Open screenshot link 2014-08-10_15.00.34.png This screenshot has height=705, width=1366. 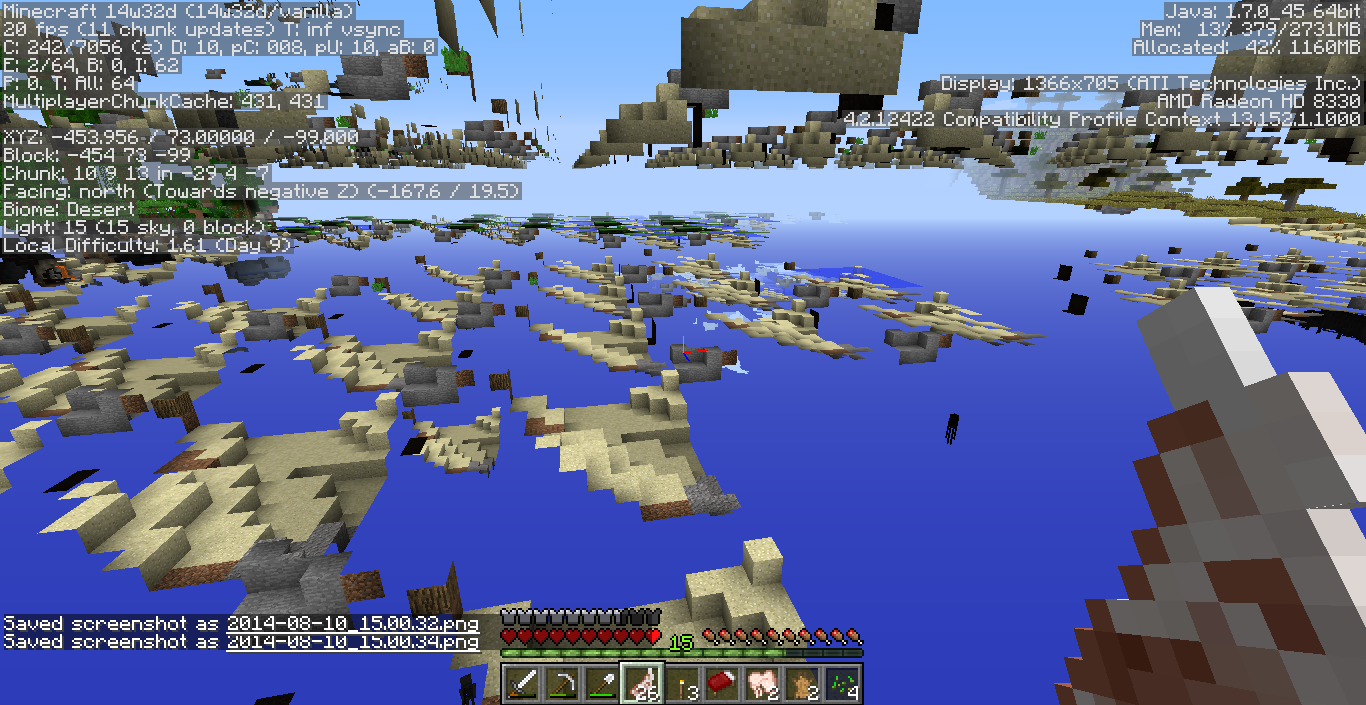pyautogui.click(x=352, y=642)
